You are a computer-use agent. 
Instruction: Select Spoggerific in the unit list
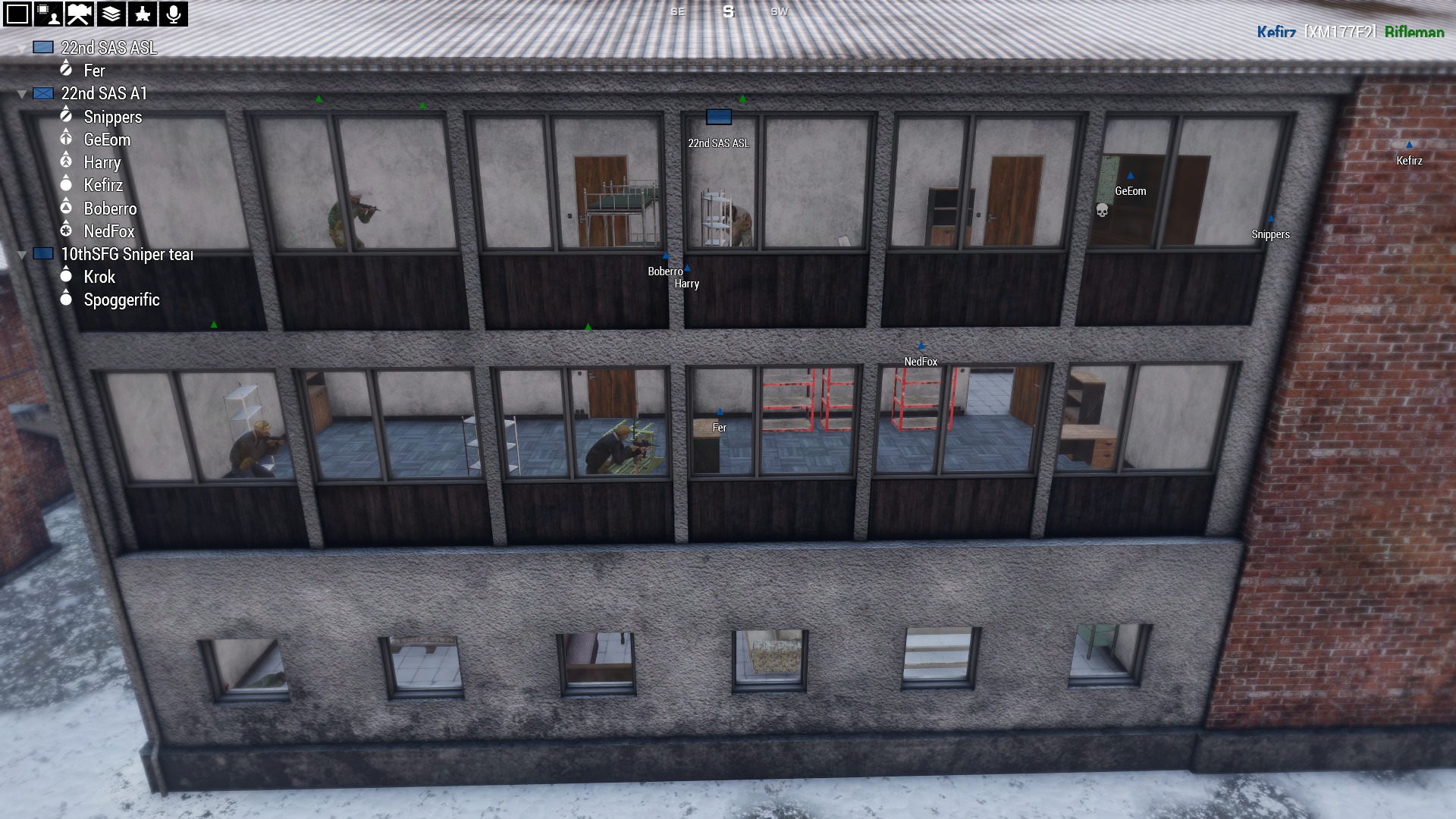point(121,300)
